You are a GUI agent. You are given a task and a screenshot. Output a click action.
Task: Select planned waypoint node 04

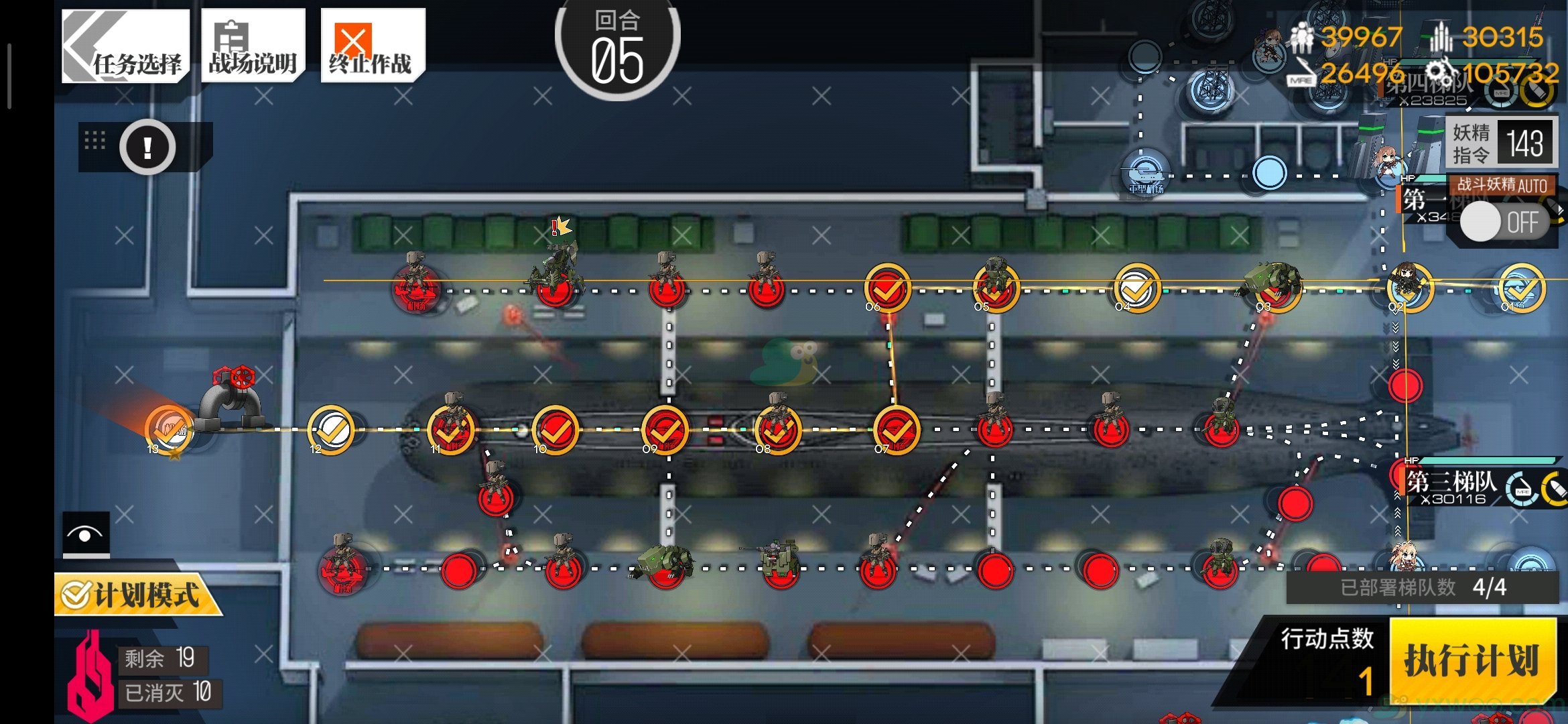[1136, 288]
